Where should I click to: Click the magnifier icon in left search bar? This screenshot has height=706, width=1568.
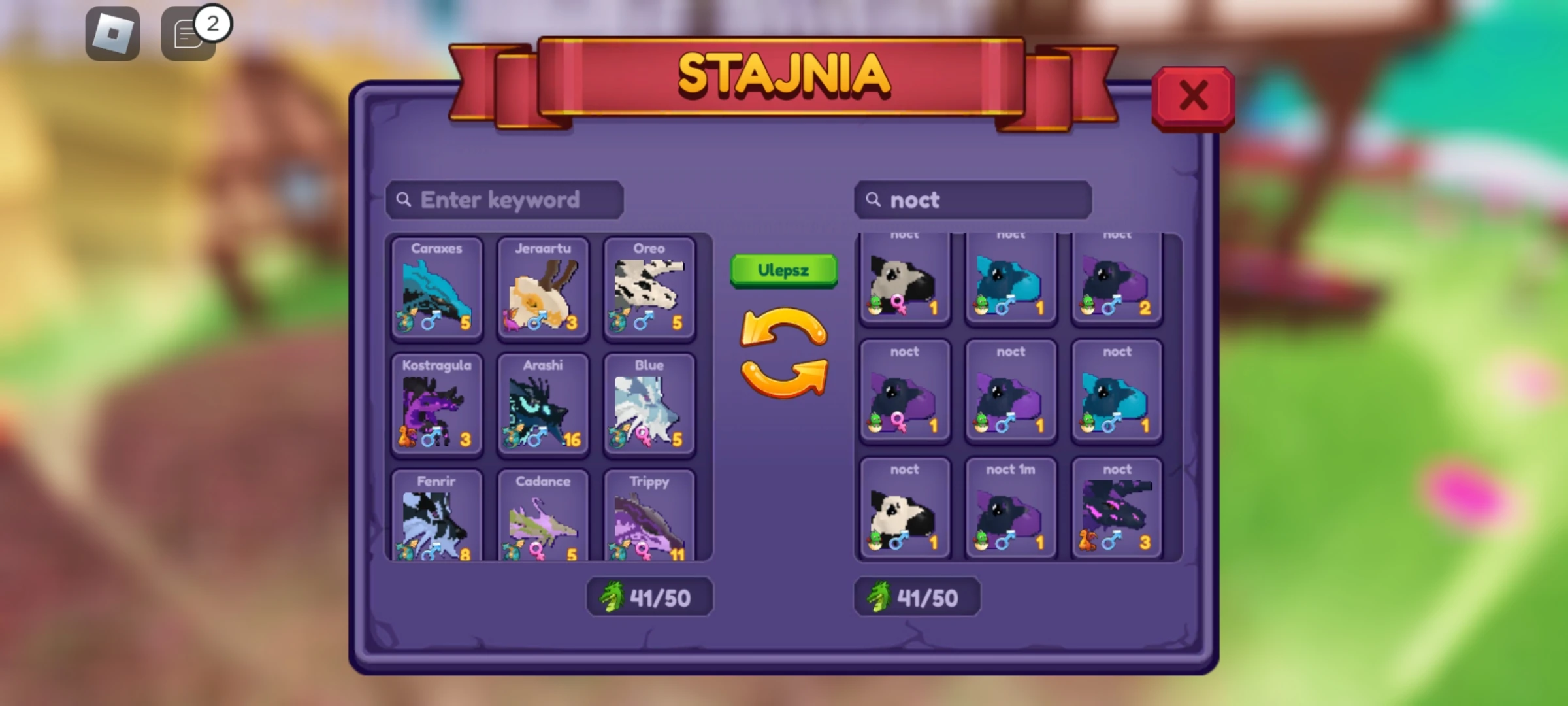pyautogui.click(x=404, y=200)
